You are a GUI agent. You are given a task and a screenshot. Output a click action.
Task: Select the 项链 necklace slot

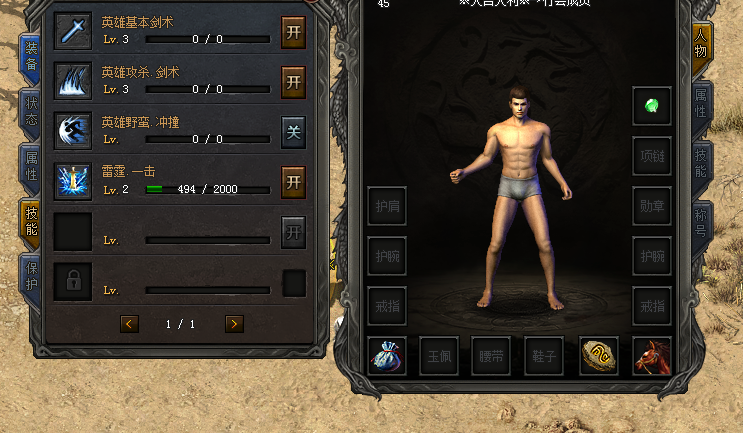point(651,155)
